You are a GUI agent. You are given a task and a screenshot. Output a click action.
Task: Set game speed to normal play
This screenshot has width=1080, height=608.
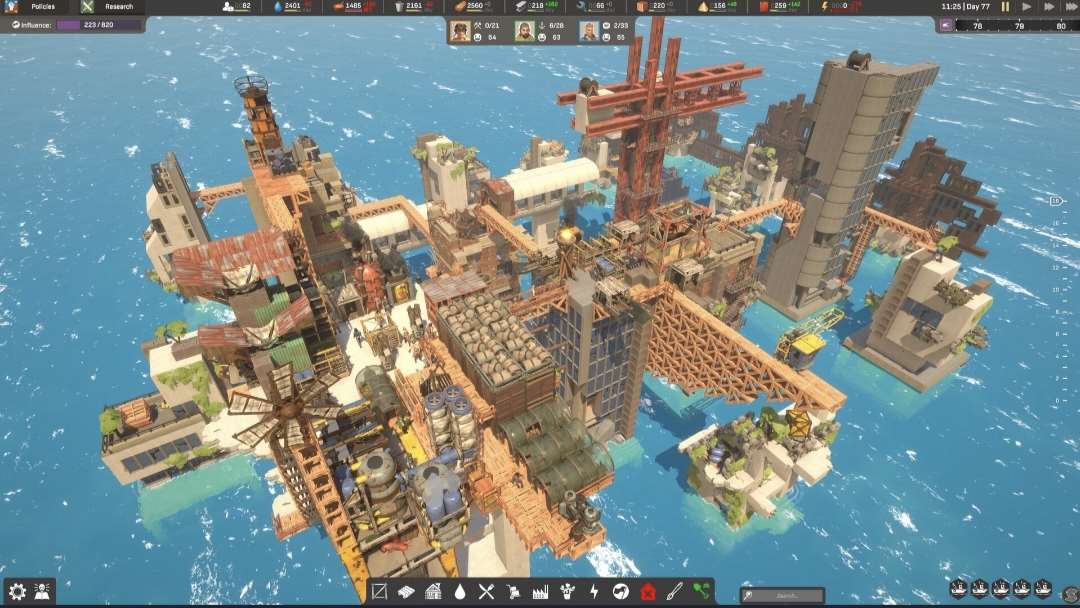[x=1028, y=7]
